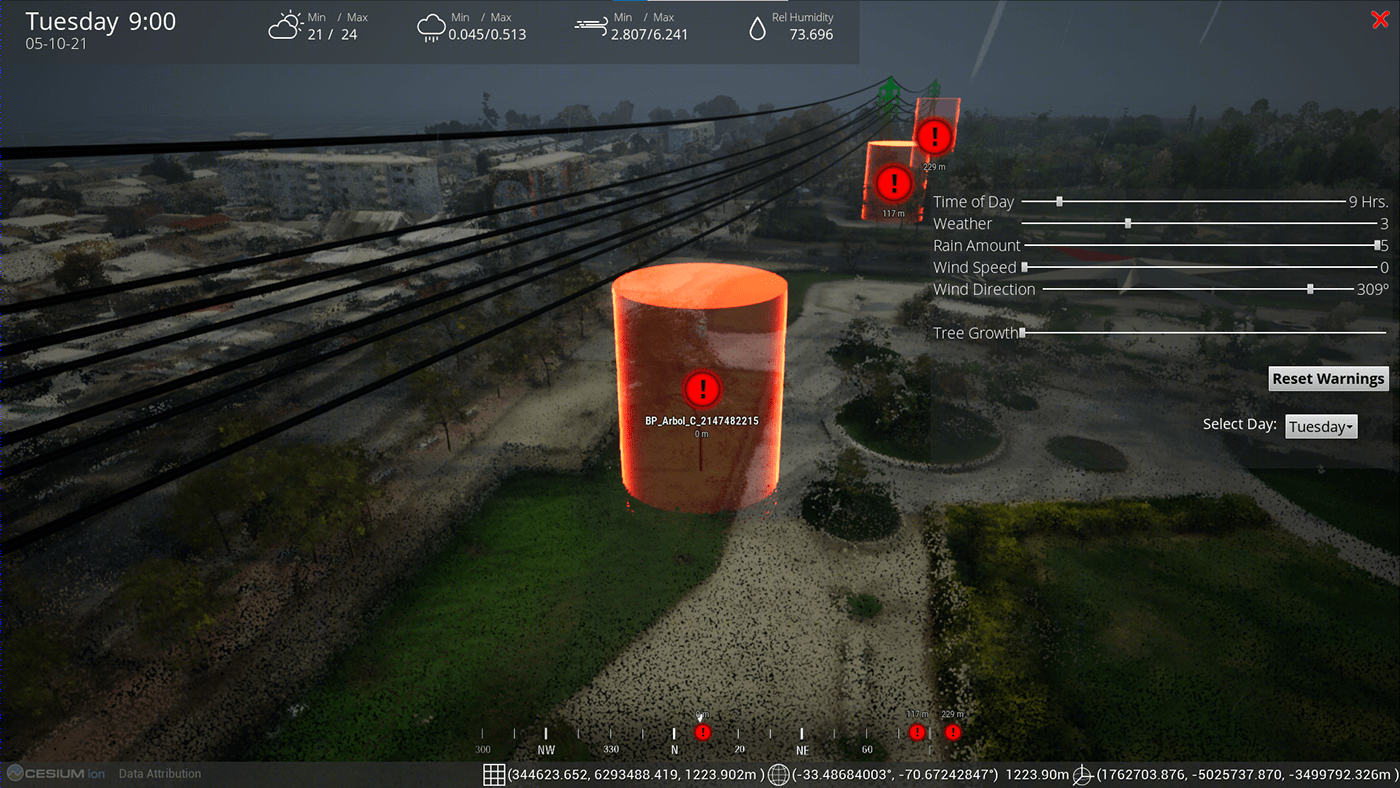1400x788 pixels.
Task: Click the red warning marker above N on the compass
Action: [x=702, y=732]
